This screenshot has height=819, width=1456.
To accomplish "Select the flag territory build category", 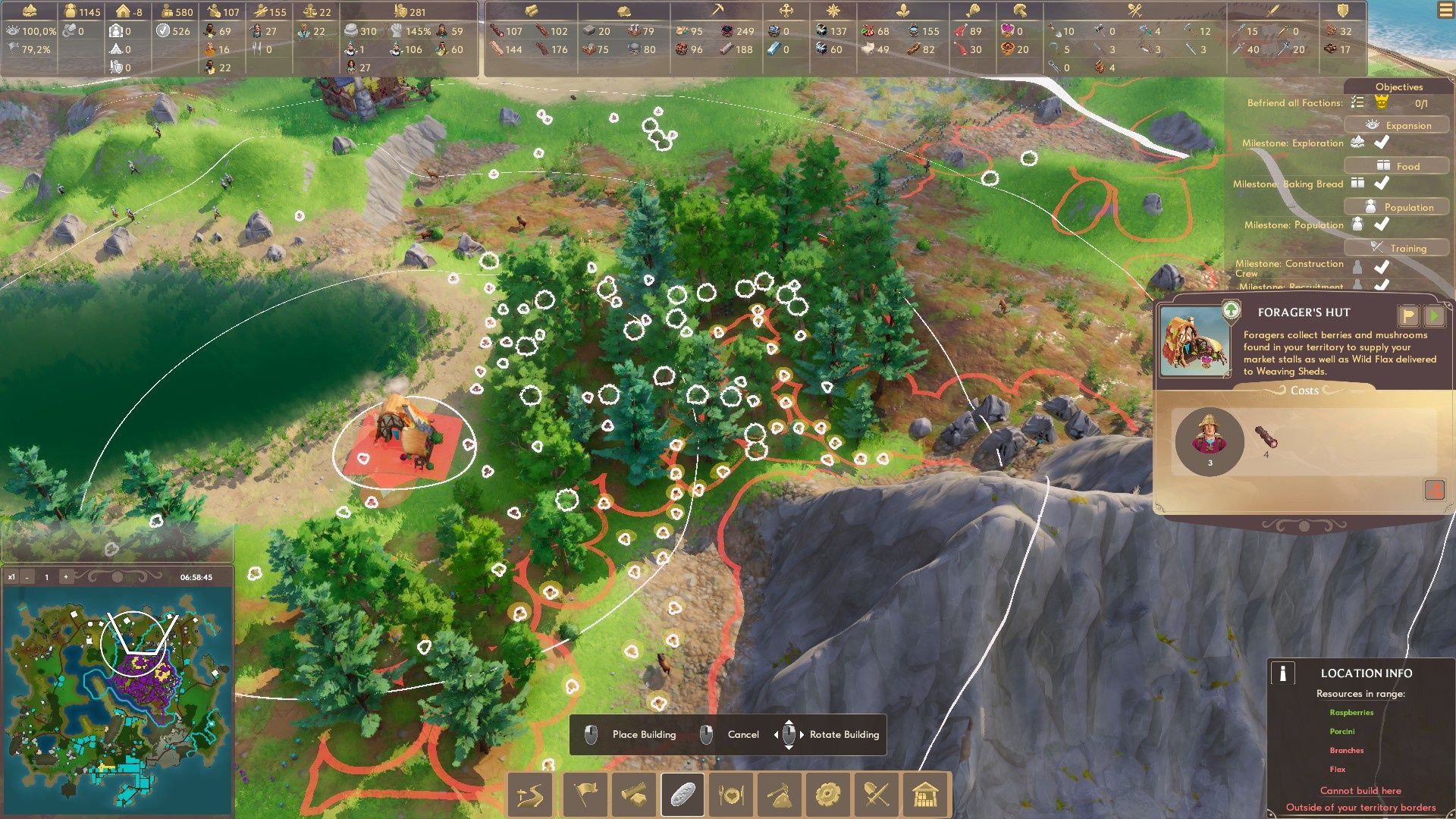I will click(x=585, y=795).
